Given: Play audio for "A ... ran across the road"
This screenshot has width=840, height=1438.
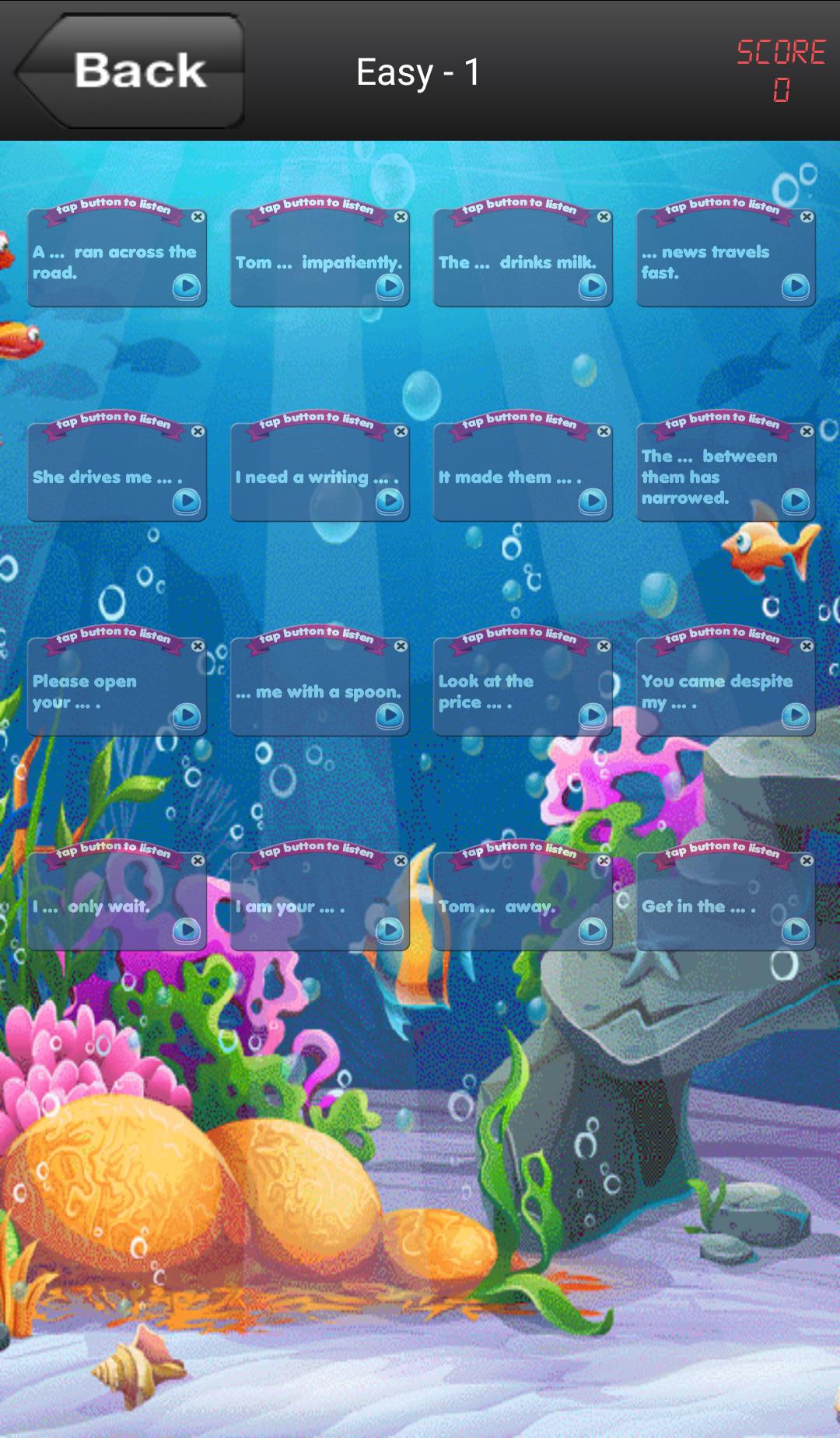Looking at the screenshot, I should 187,287.
